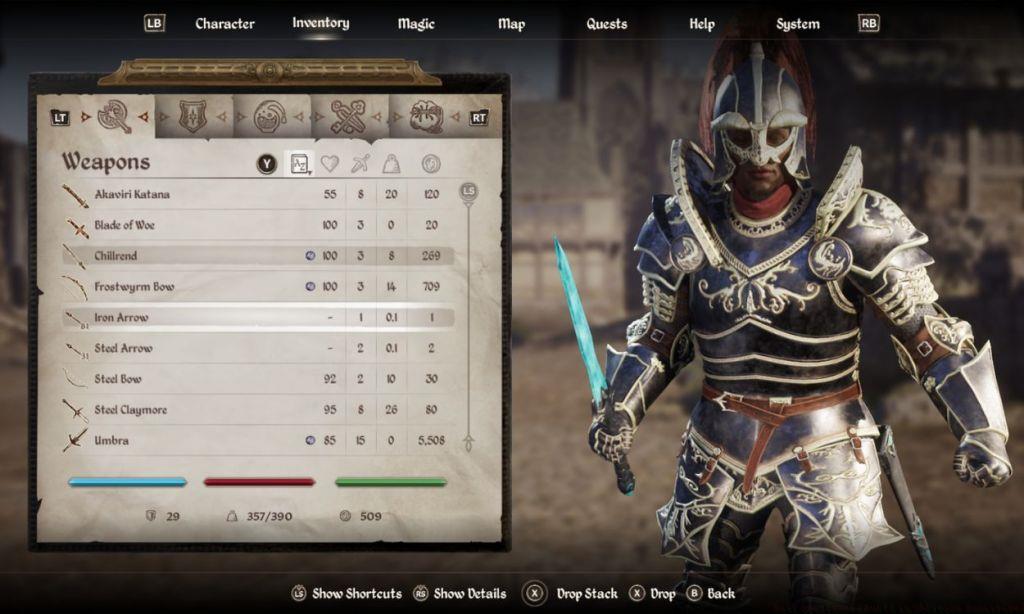
Task: Switch to the Magic menu
Action: pos(416,24)
